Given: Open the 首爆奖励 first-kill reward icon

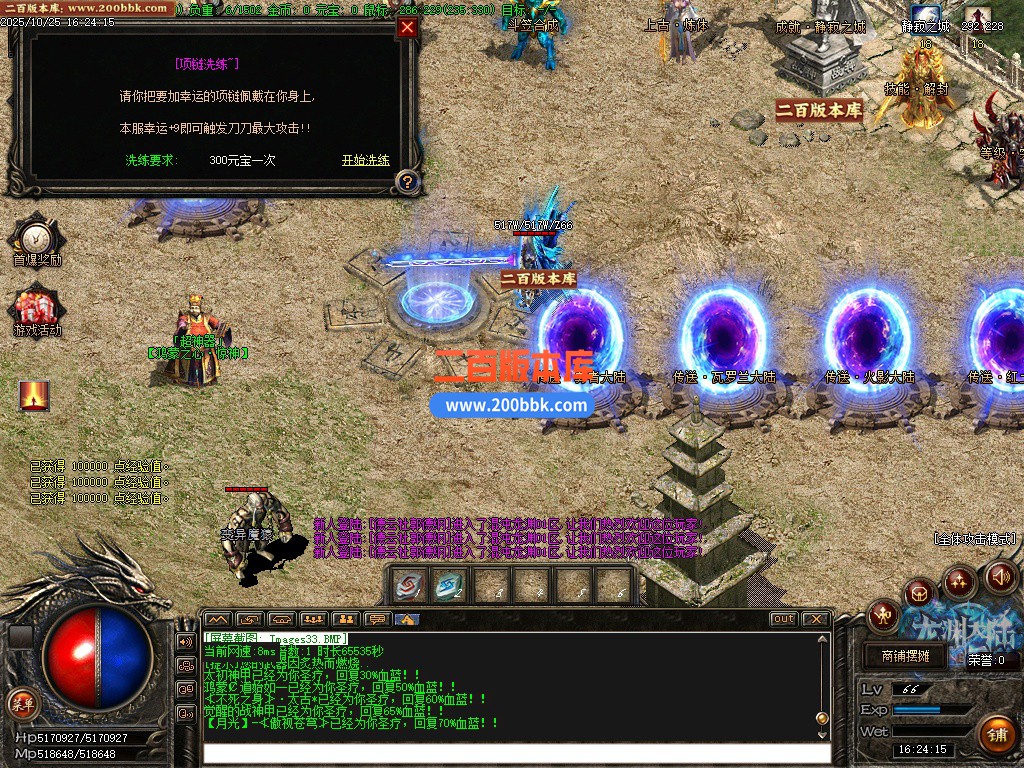Looking at the screenshot, I should 37,237.
